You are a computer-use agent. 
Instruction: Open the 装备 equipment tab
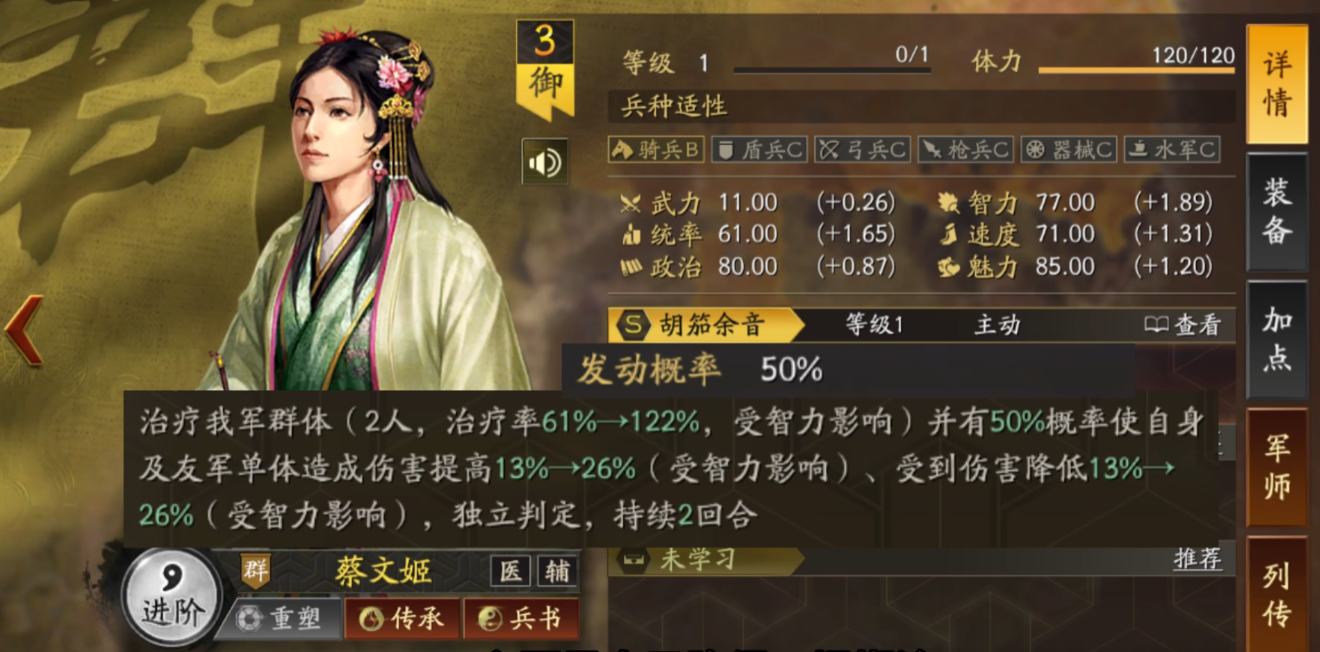pos(1276,211)
